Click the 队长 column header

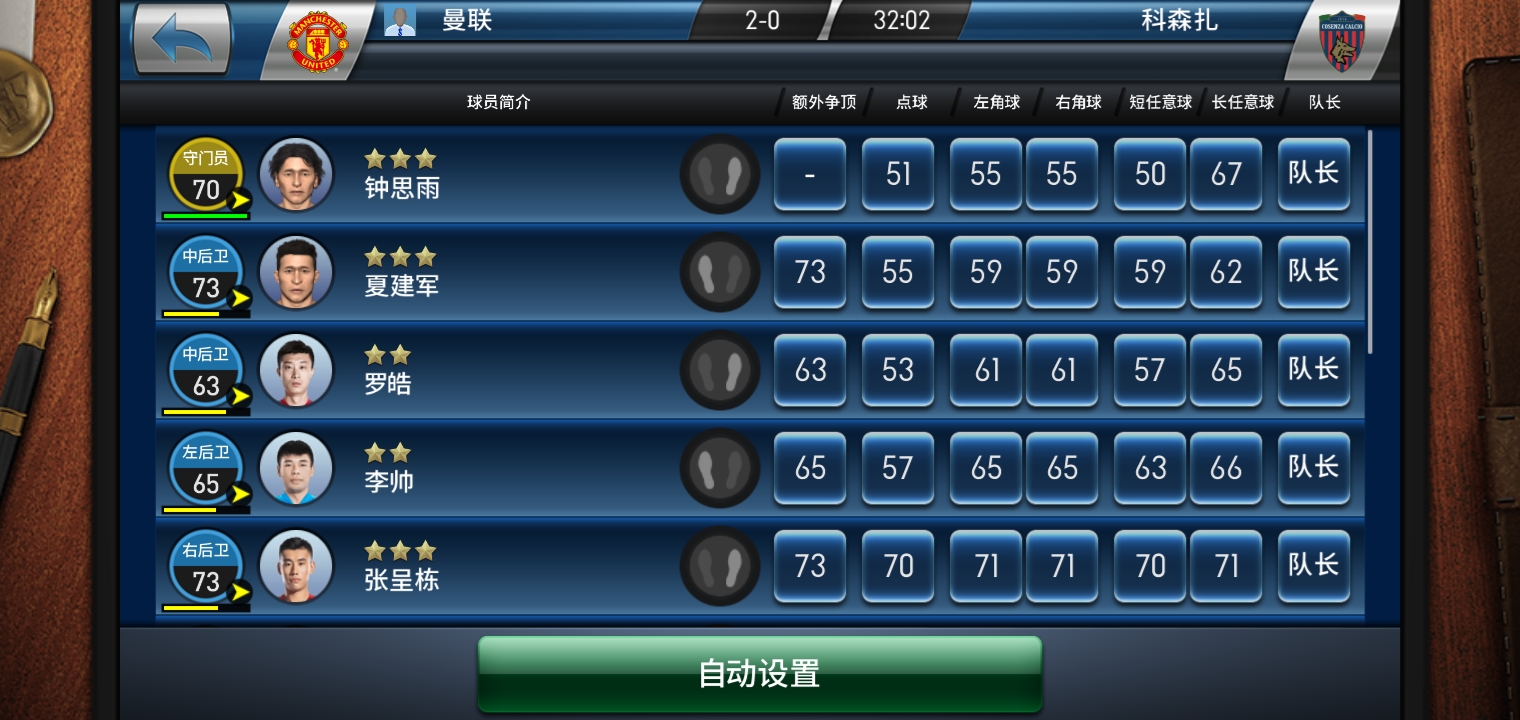(1324, 102)
